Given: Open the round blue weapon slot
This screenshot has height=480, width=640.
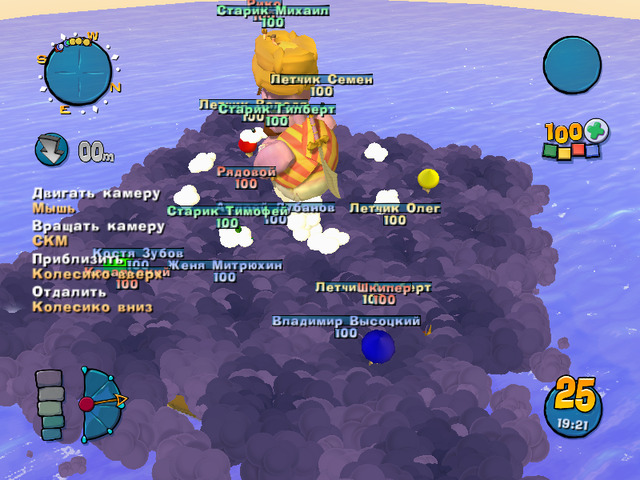Looking at the screenshot, I should click(x=572, y=66).
